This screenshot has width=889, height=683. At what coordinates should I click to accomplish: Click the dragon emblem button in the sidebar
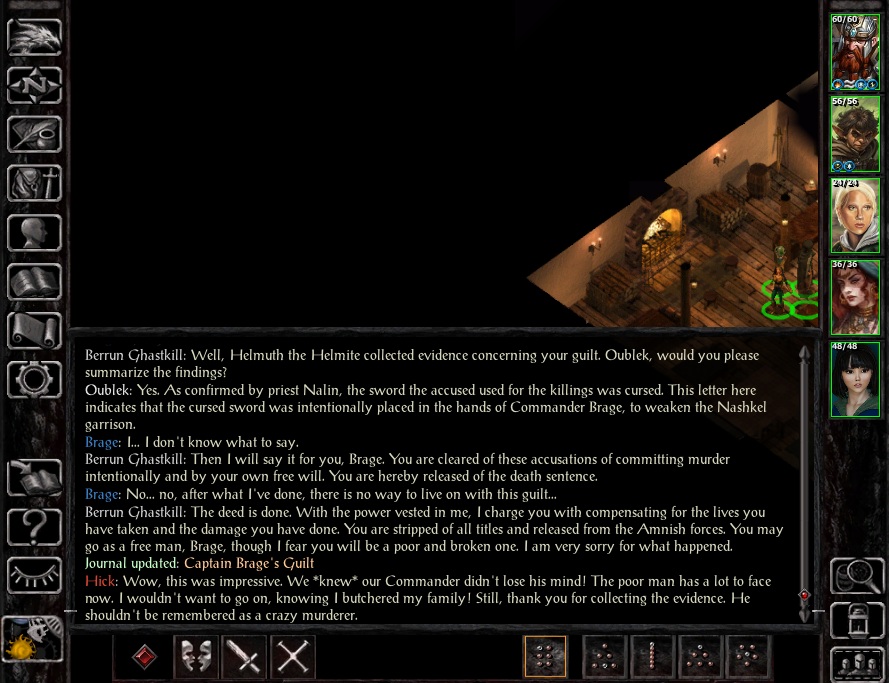coord(35,37)
